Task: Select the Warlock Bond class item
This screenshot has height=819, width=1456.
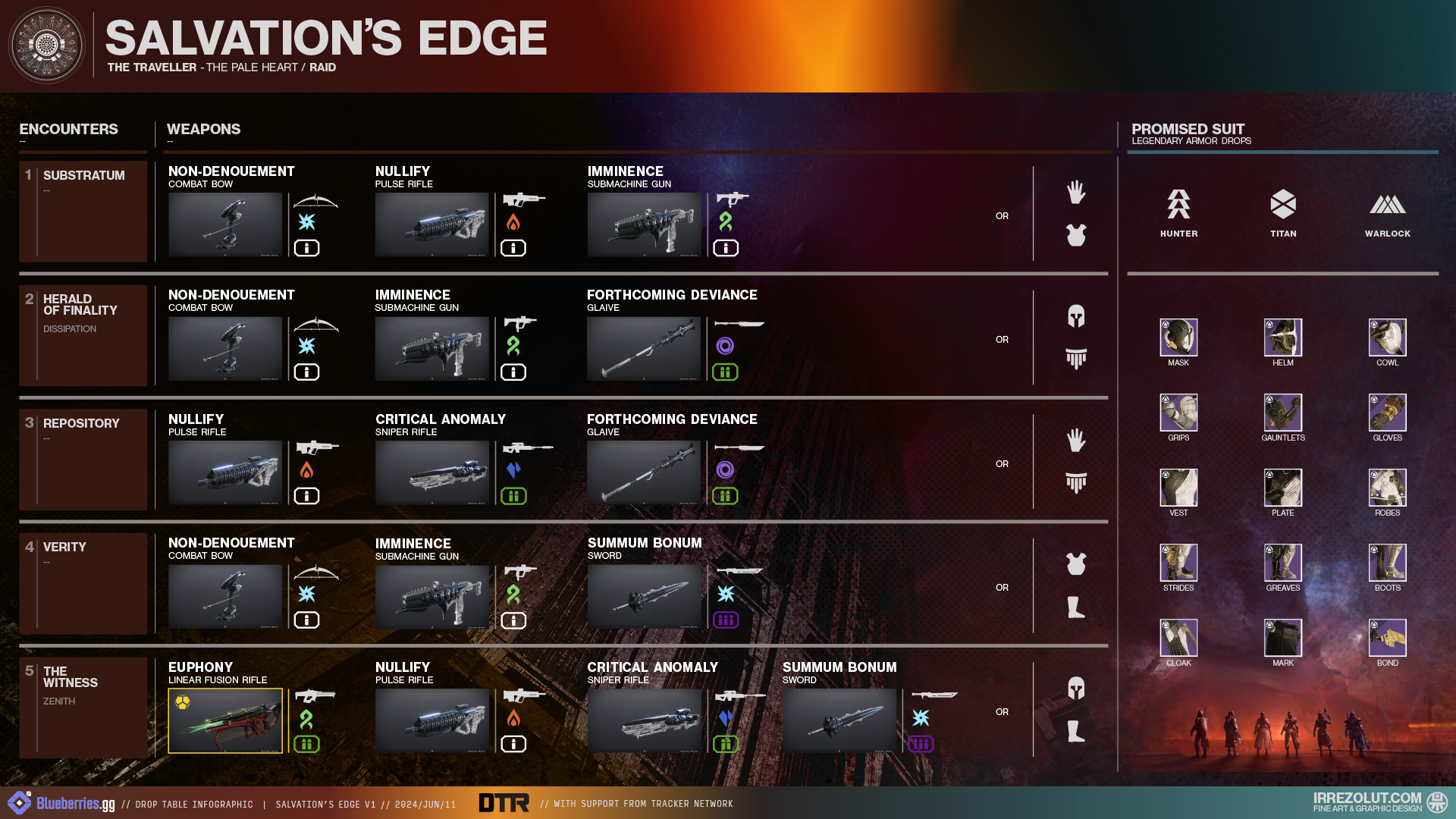Action: [x=1387, y=638]
